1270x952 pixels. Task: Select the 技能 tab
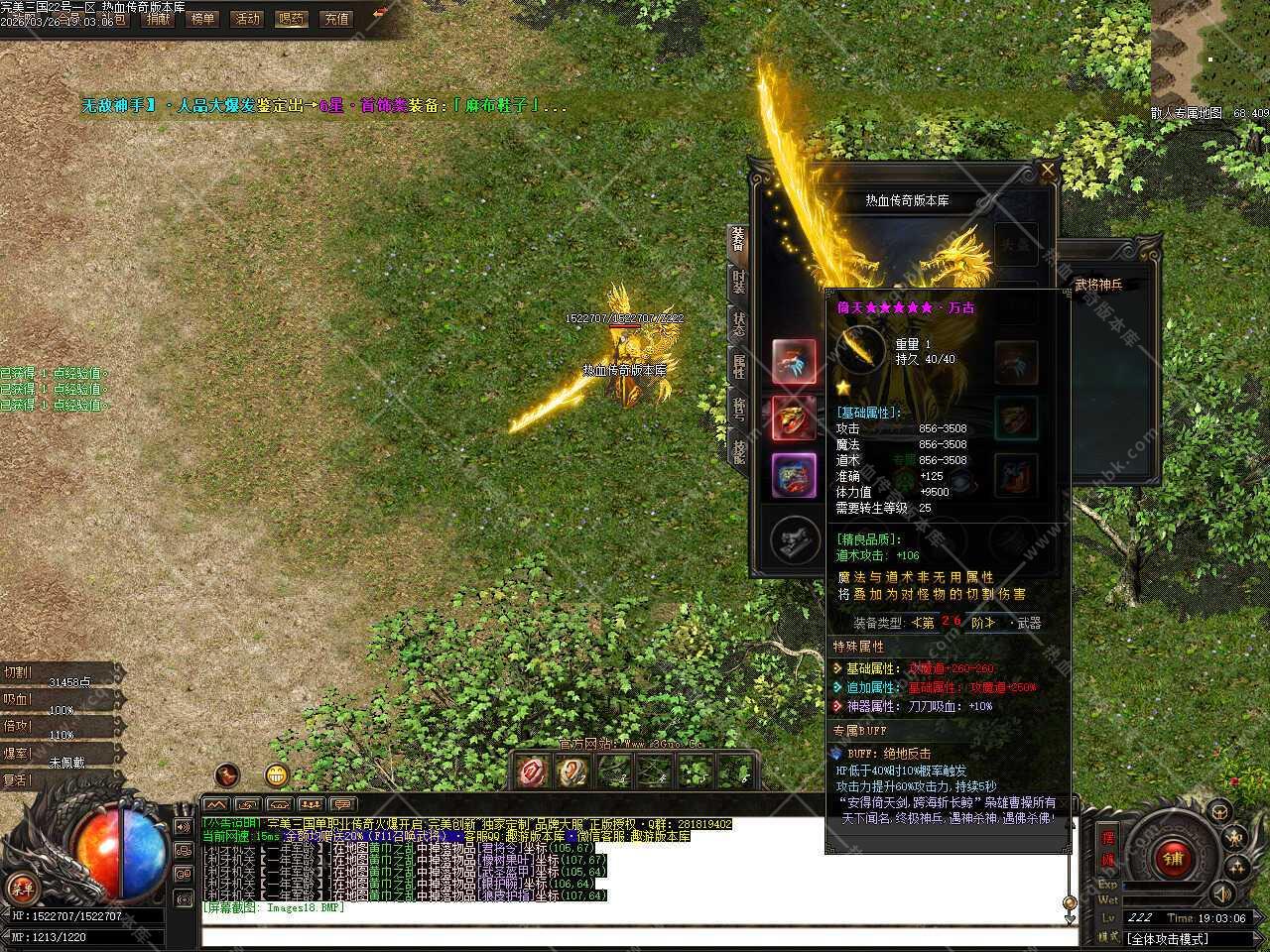pos(739,452)
